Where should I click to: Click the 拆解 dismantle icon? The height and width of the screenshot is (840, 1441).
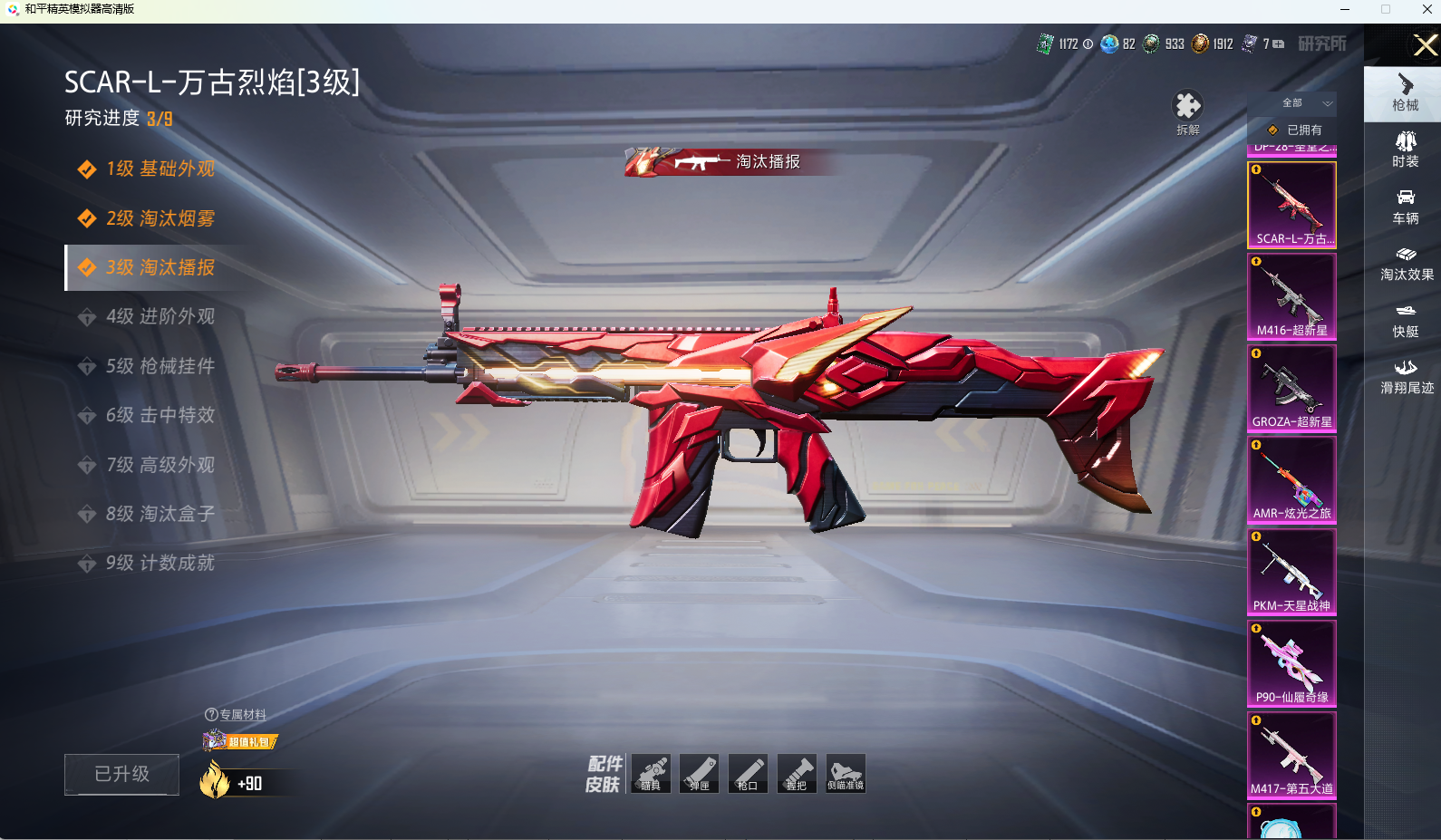(1187, 112)
